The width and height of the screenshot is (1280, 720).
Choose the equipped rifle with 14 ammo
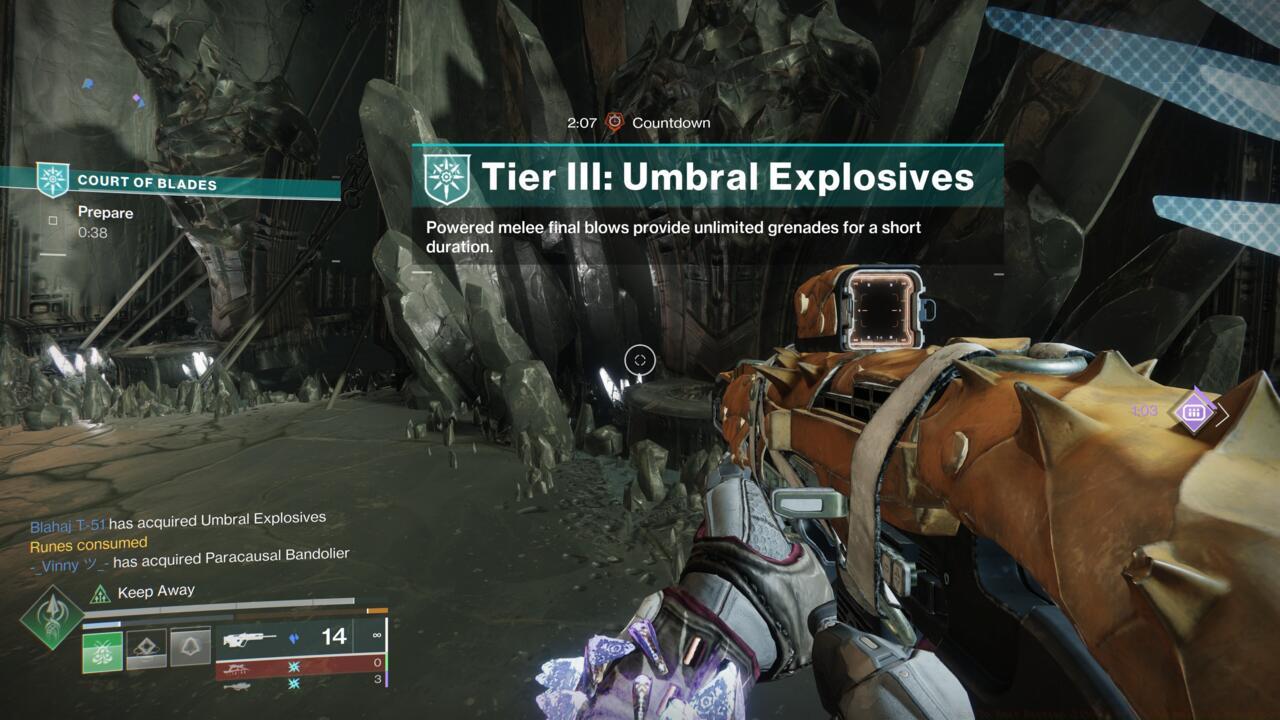298,637
